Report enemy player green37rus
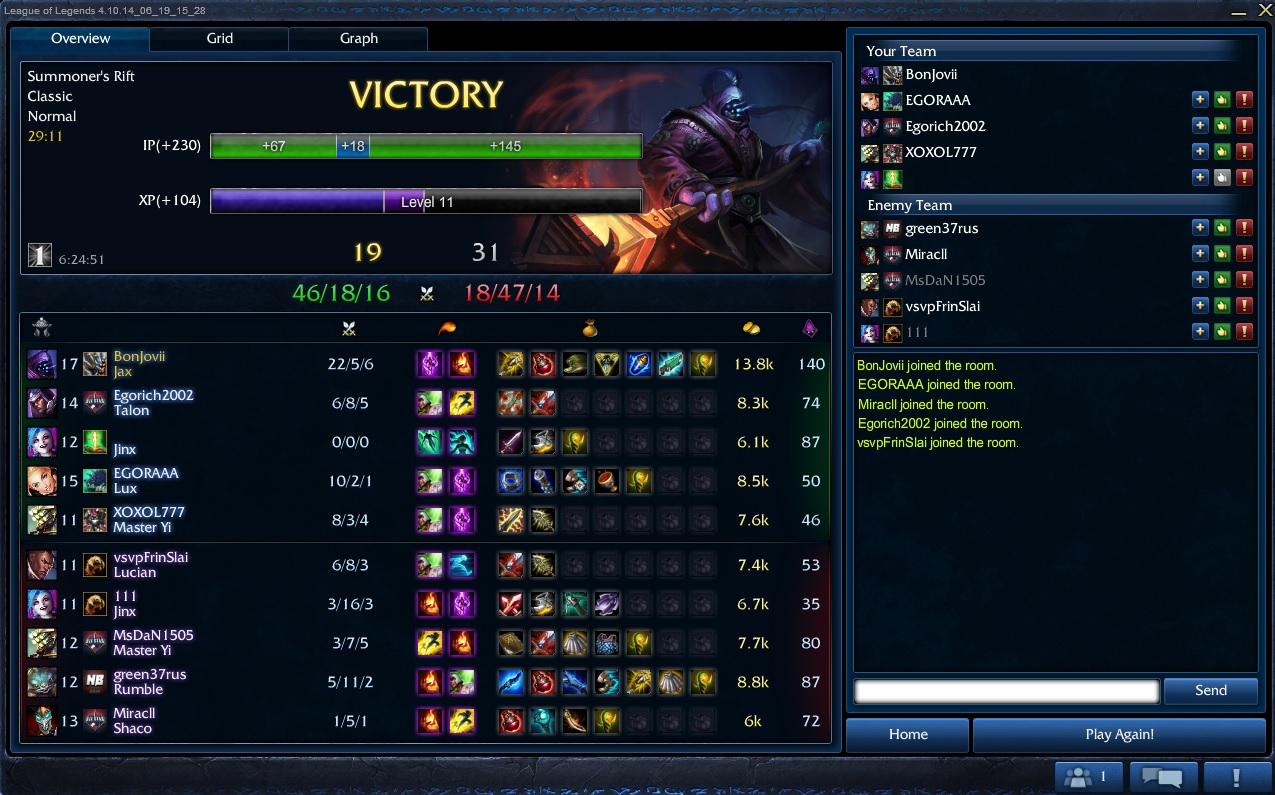1275x795 pixels. [1244, 228]
